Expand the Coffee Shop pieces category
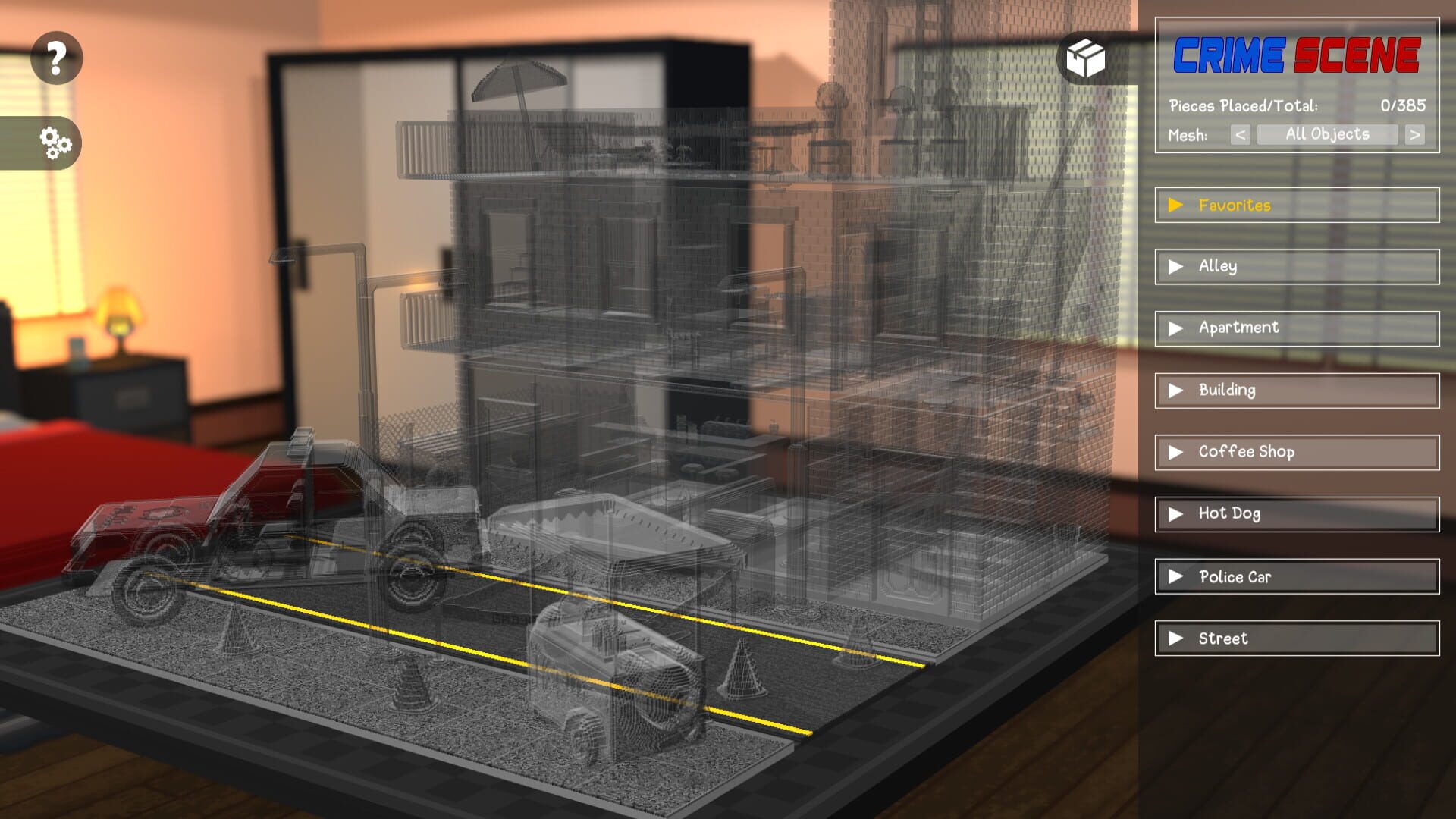 [x=1176, y=452]
